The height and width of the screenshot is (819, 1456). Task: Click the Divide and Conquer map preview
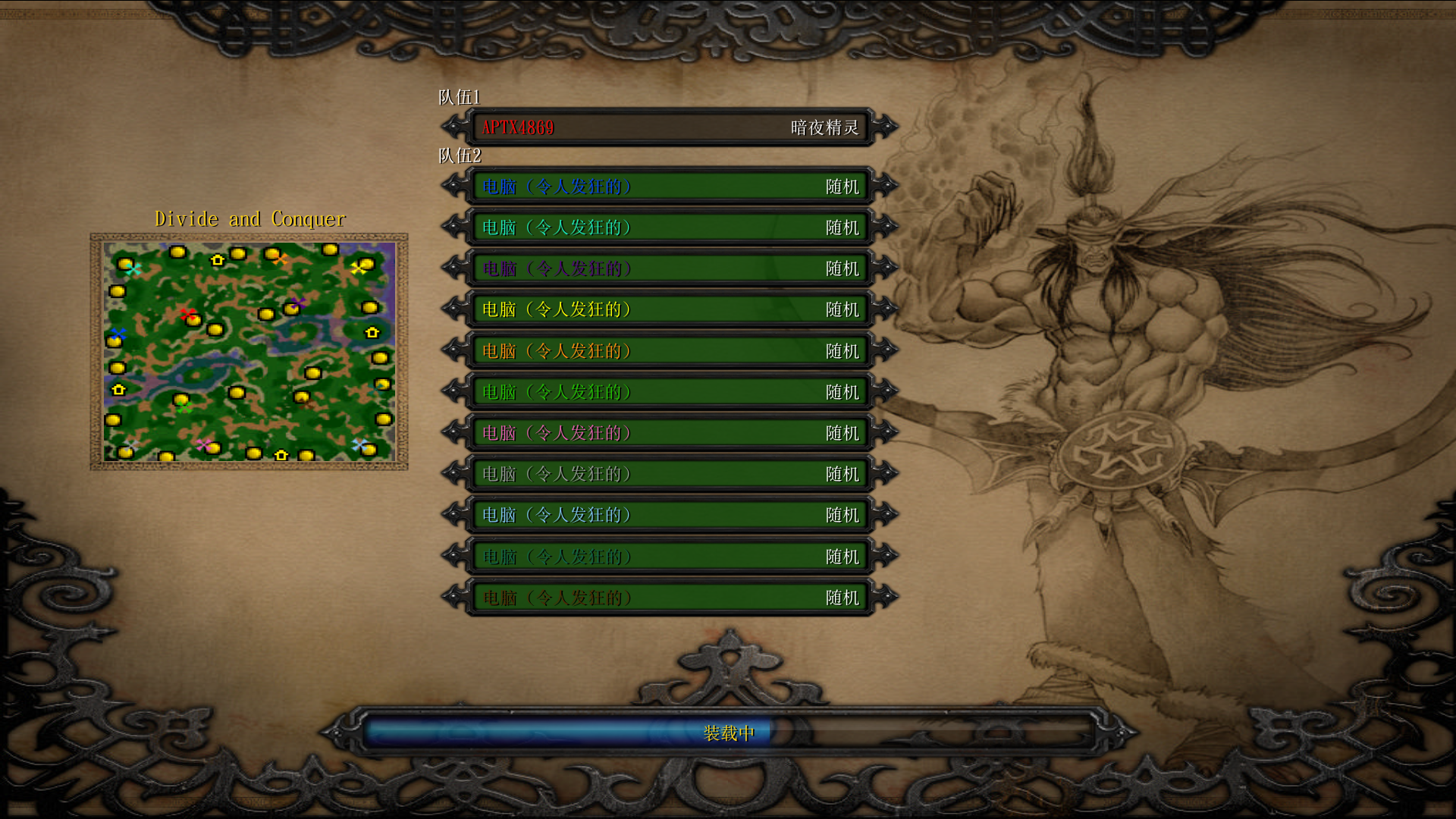point(249,351)
